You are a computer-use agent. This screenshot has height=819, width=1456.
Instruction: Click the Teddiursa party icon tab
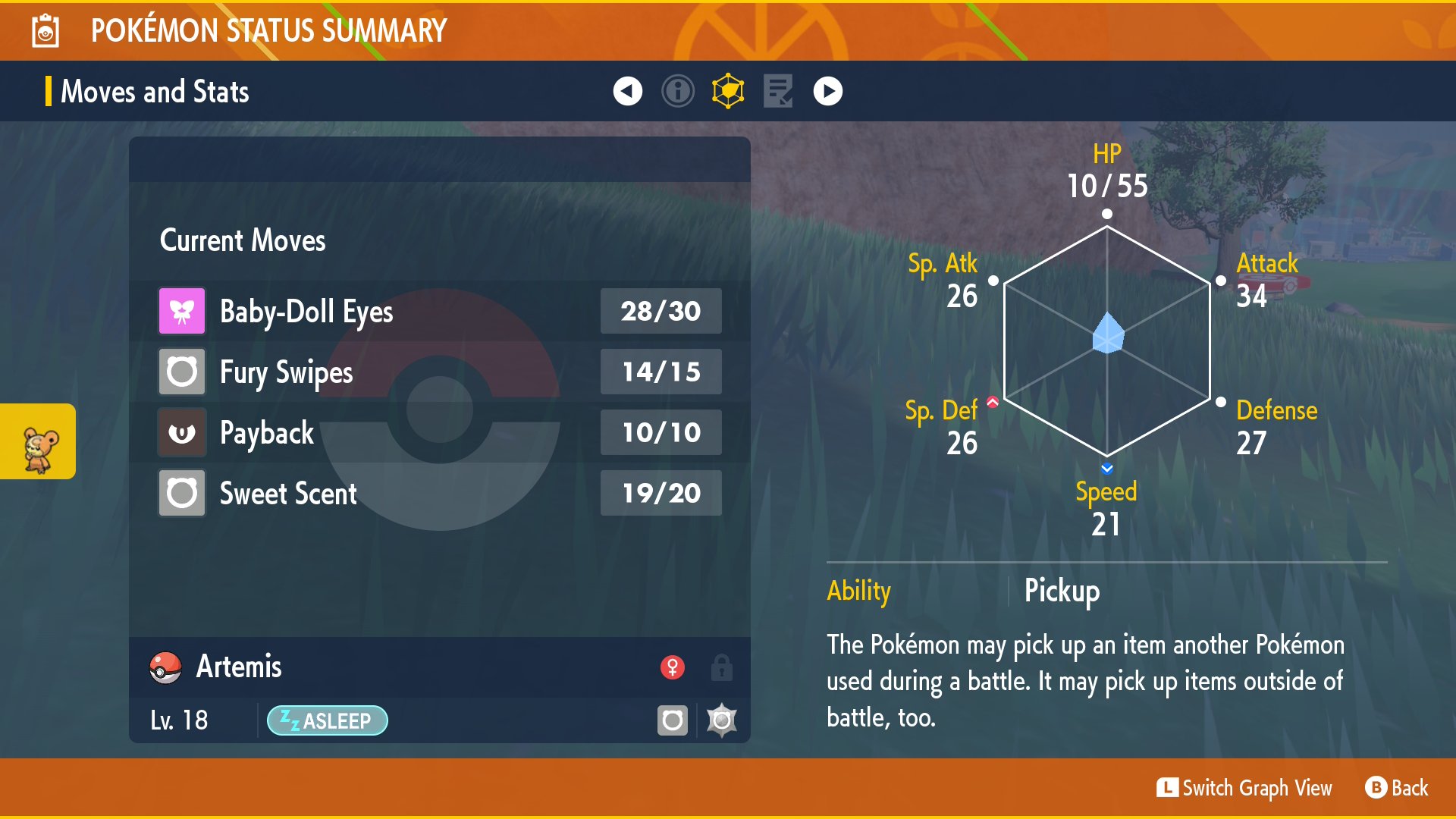click(x=39, y=442)
